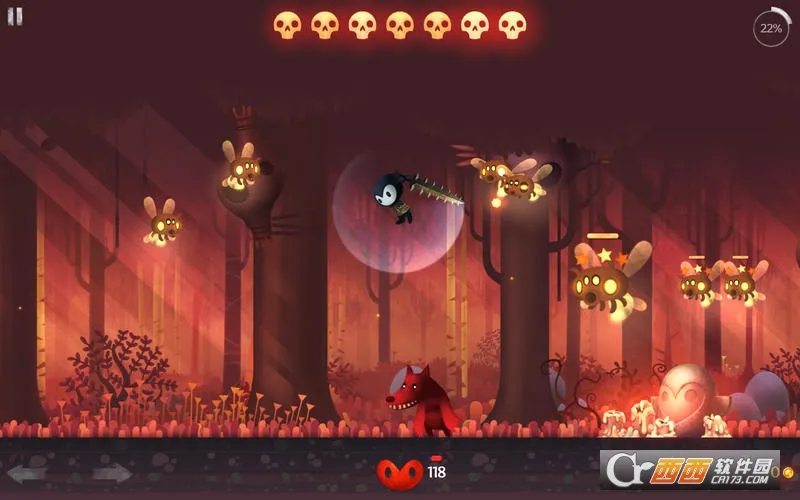Tap the move-left arrow control
800x500 pixels.
click(x=27, y=473)
